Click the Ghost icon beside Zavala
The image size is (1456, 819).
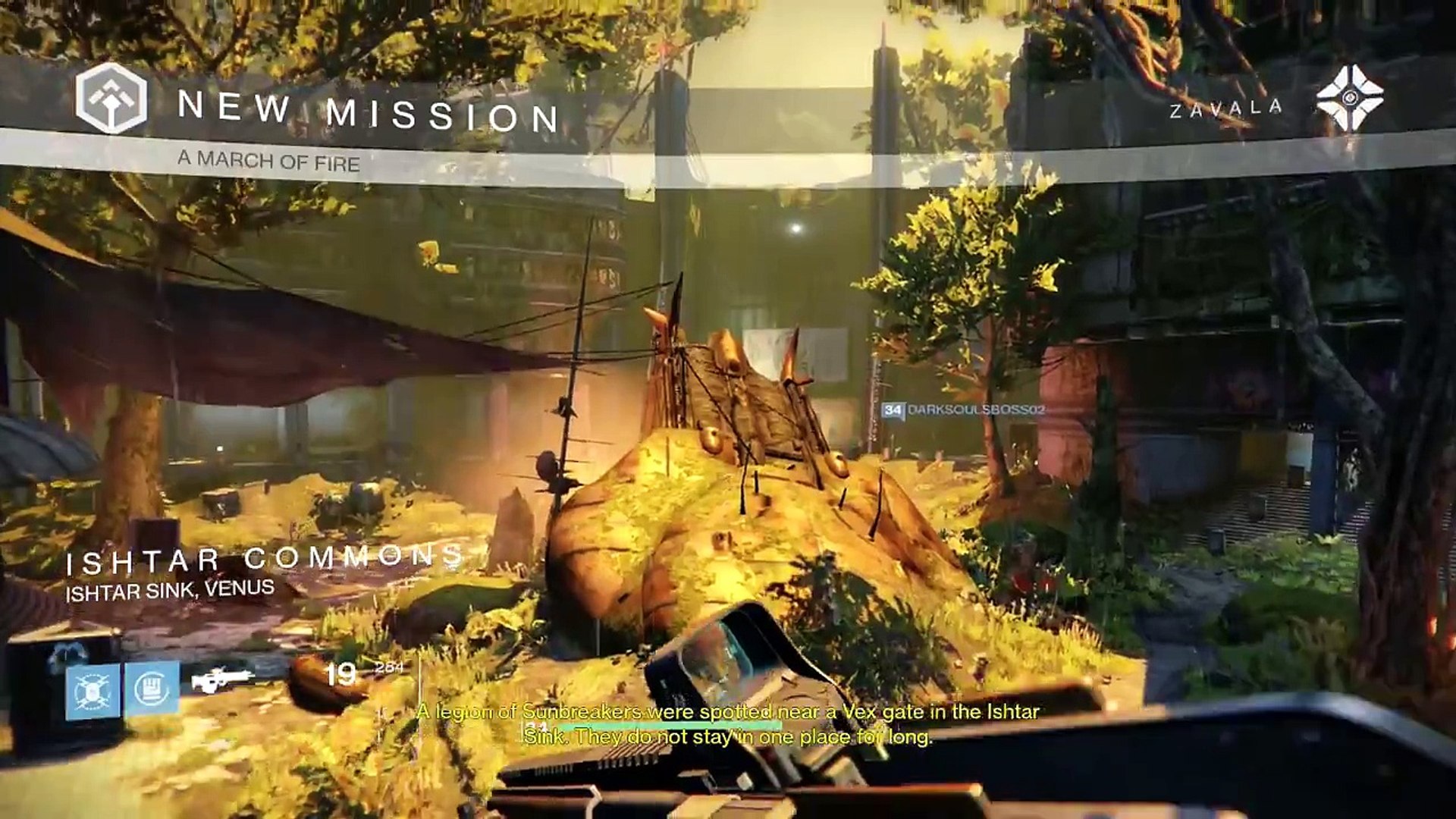(x=1349, y=99)
